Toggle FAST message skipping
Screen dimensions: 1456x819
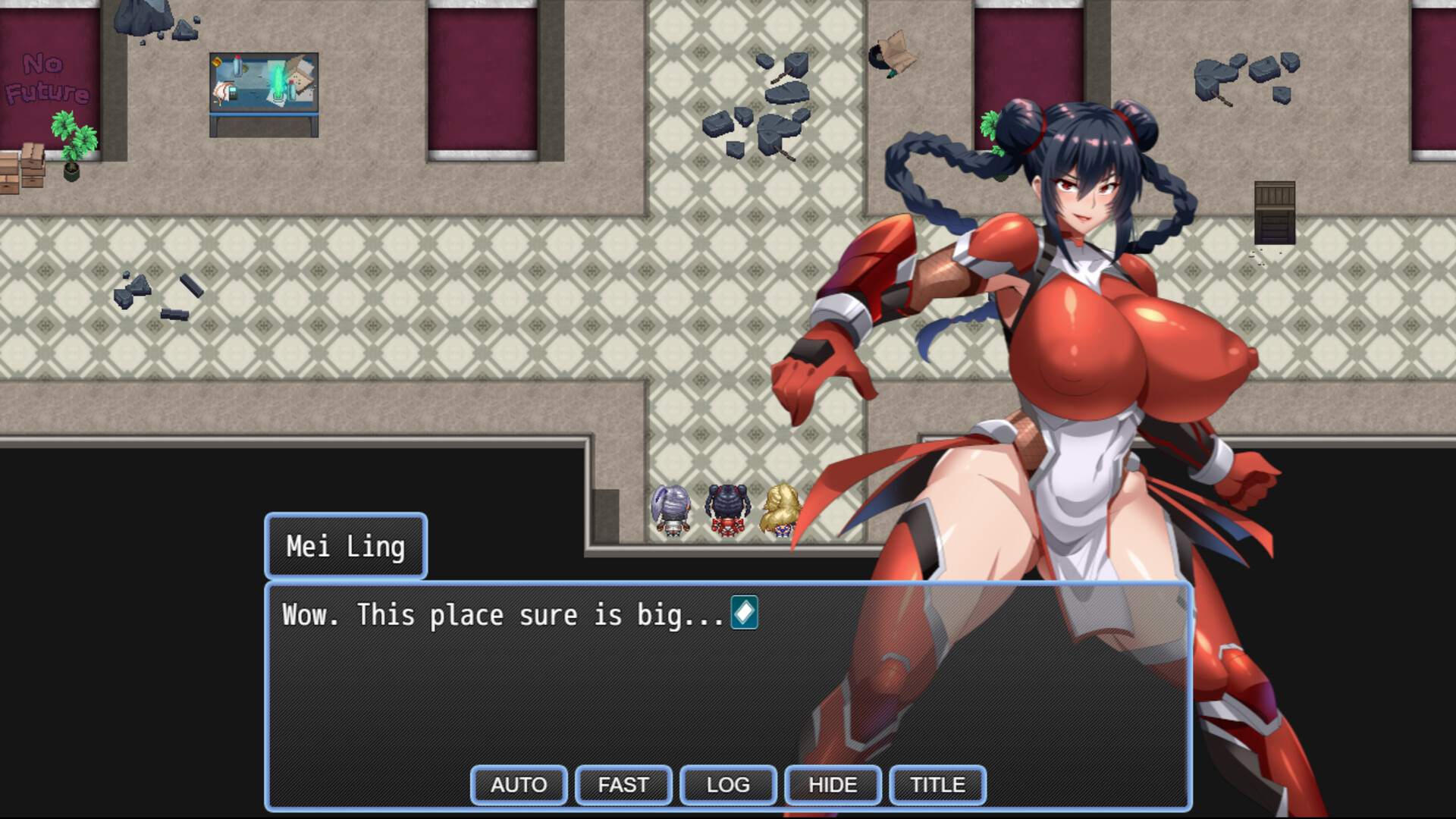(623, 785)
